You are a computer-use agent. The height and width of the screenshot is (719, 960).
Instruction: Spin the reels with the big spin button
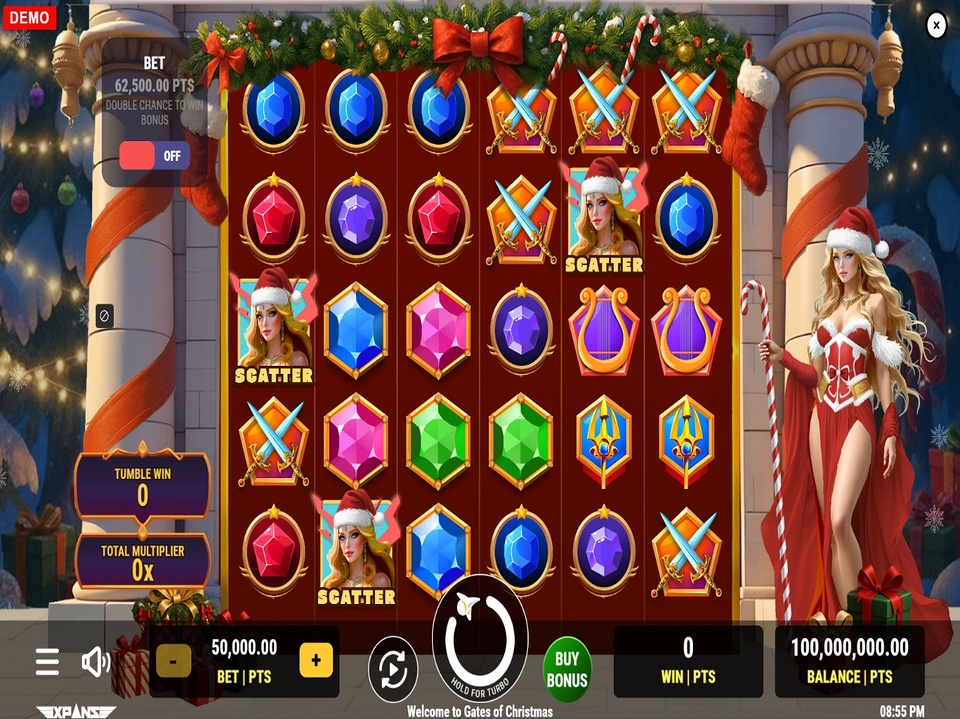point(480,638)
